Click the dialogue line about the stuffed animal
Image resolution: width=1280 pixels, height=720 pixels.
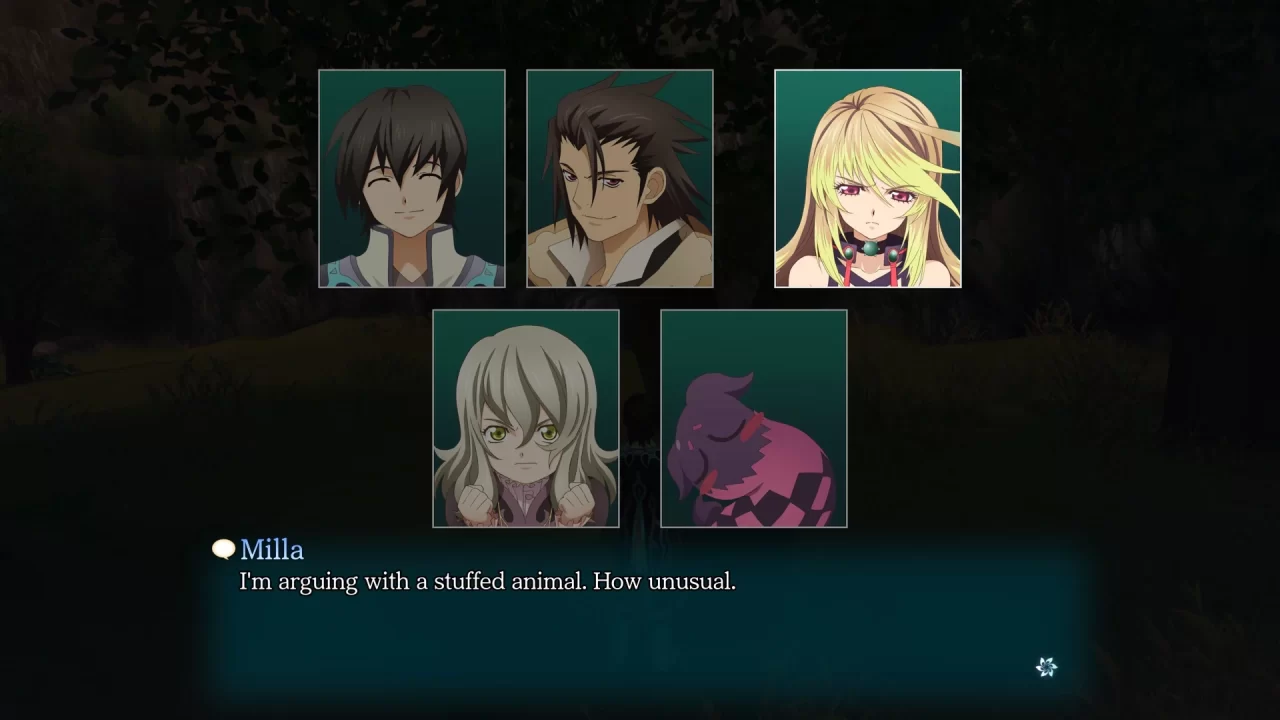(x=485, y=581)
